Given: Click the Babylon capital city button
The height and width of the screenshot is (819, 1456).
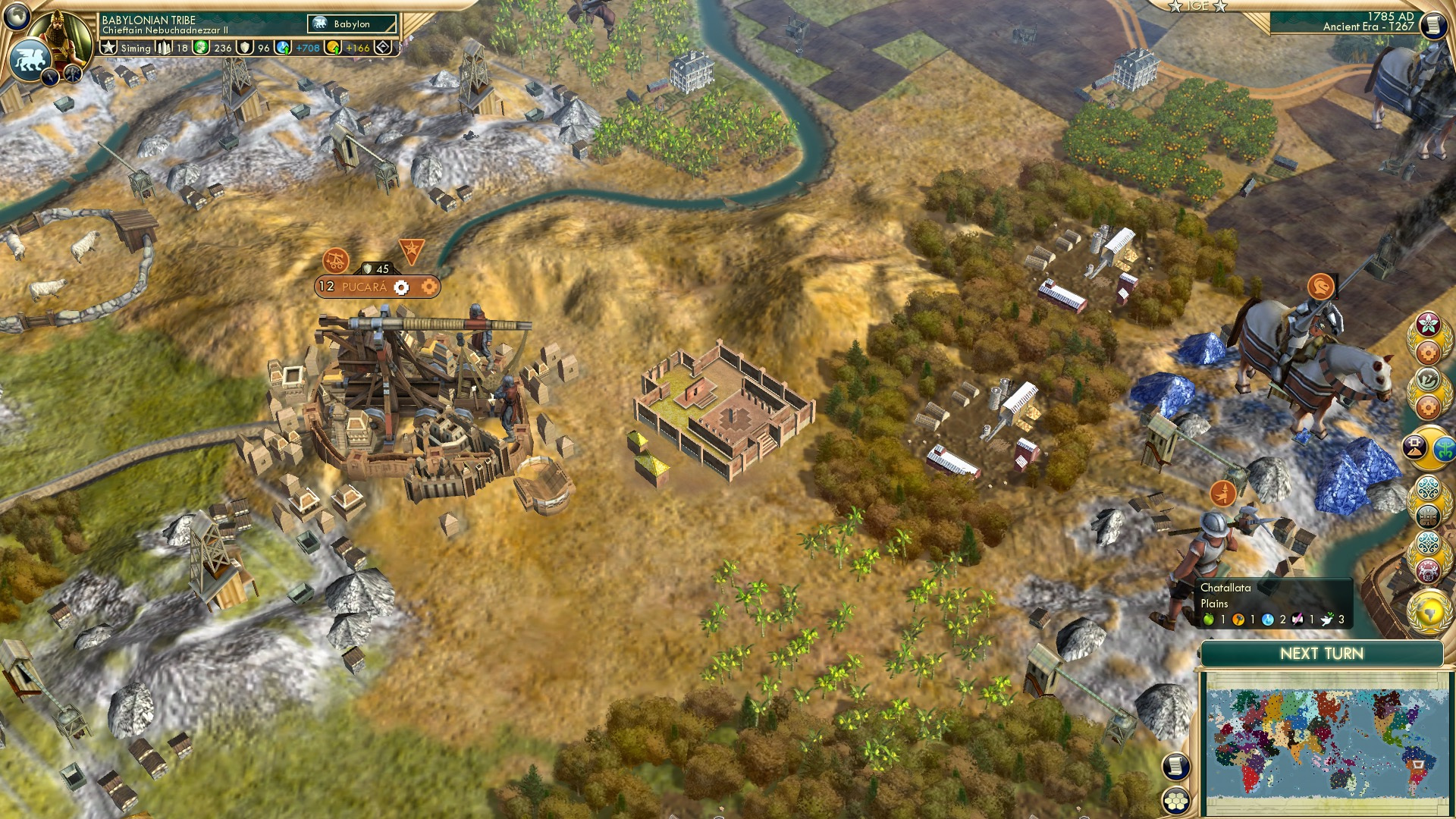Looking at the screenshot, I should point(353,24).
